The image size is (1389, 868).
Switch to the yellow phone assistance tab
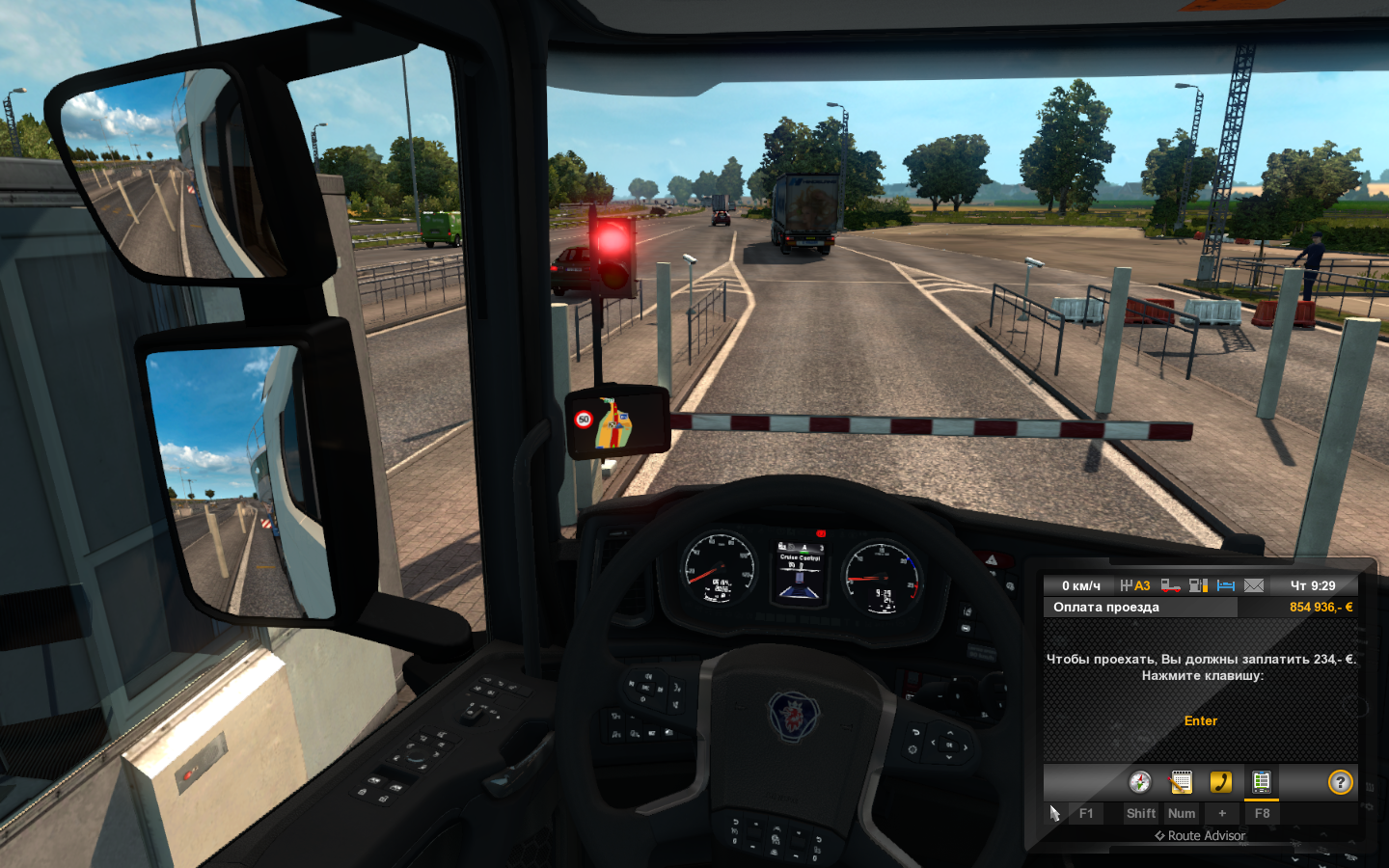1221,782
